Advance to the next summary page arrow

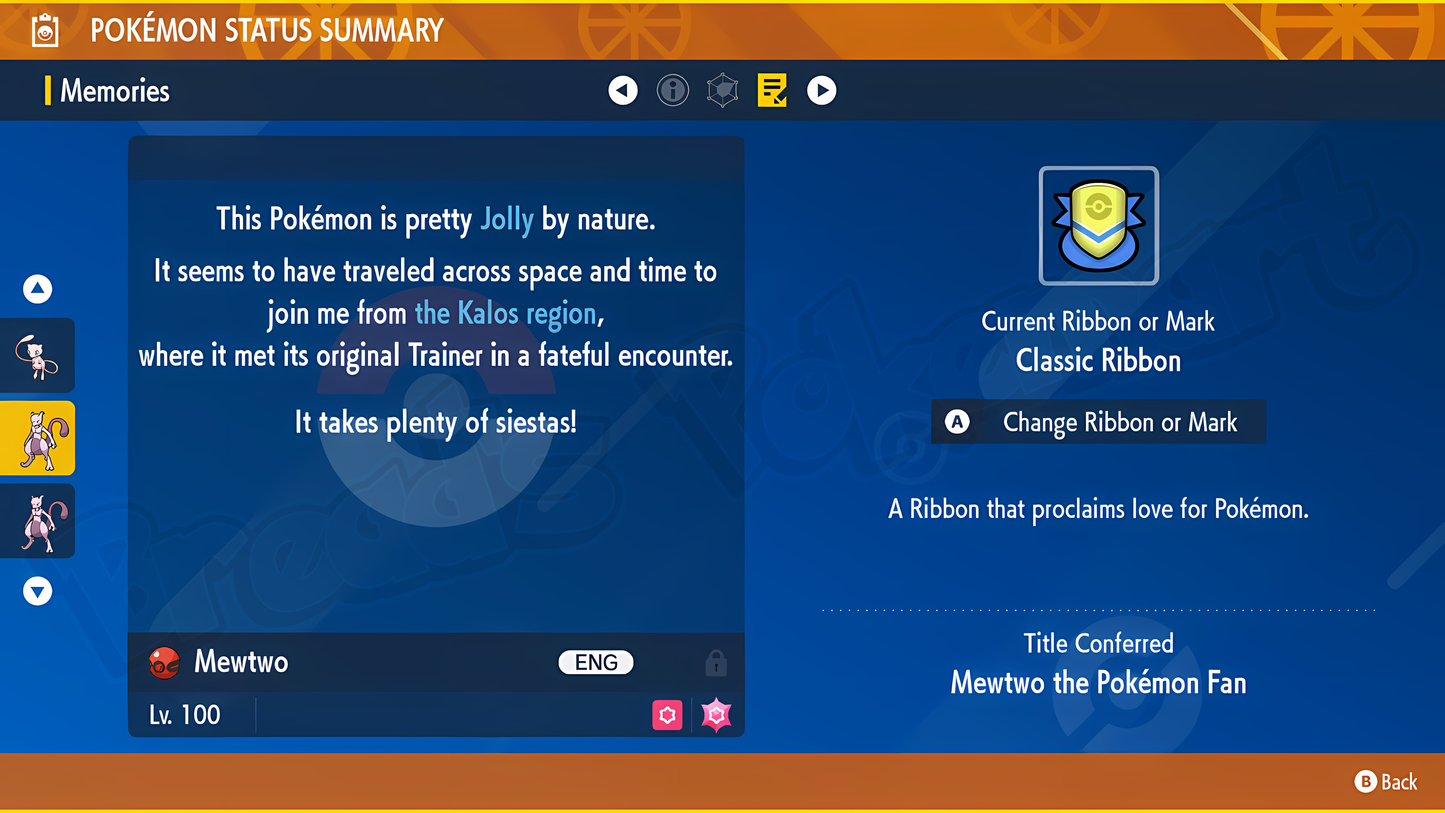tap(821, 91)
